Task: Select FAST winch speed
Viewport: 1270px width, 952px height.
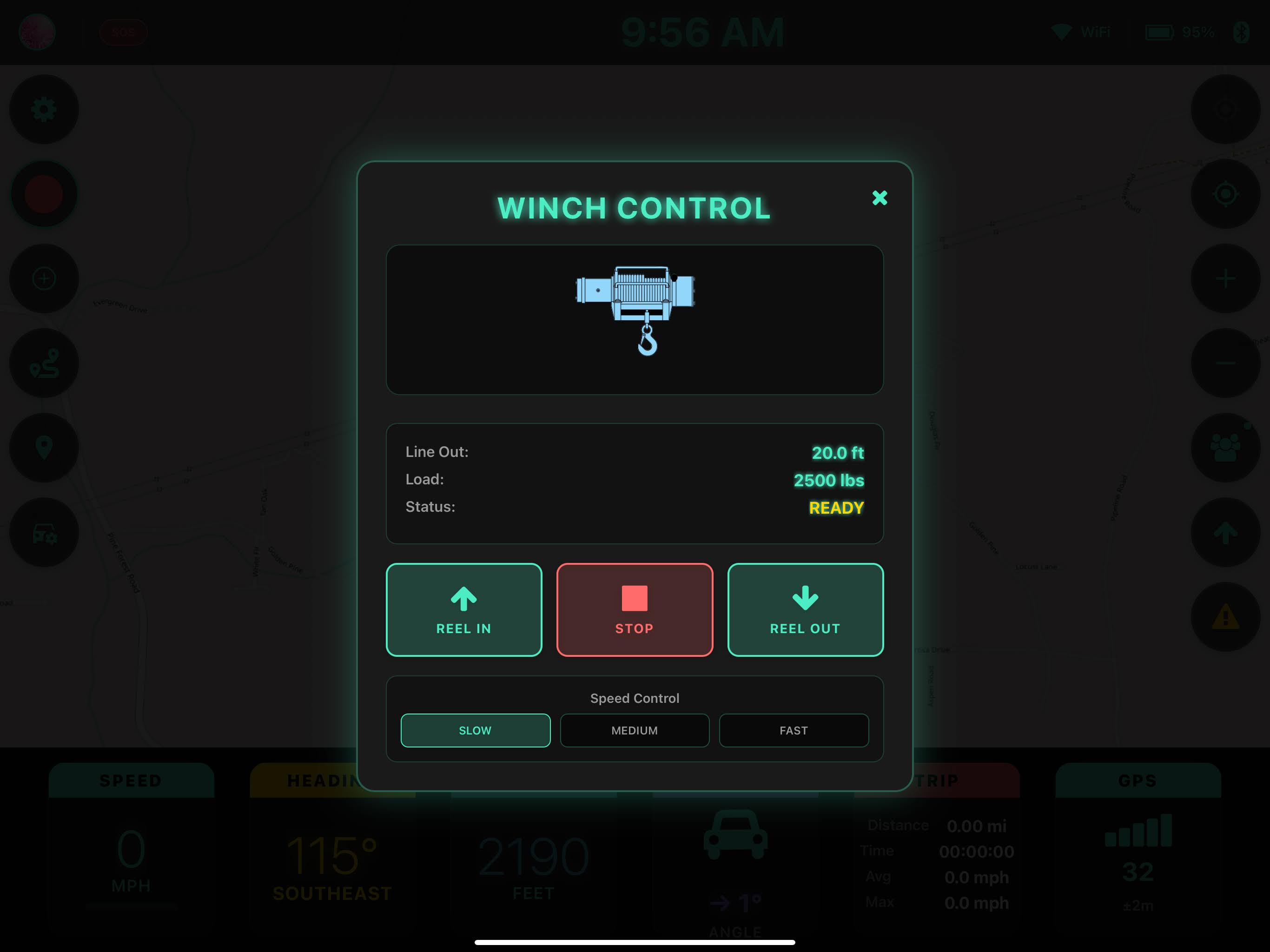Action: [794, 730]
